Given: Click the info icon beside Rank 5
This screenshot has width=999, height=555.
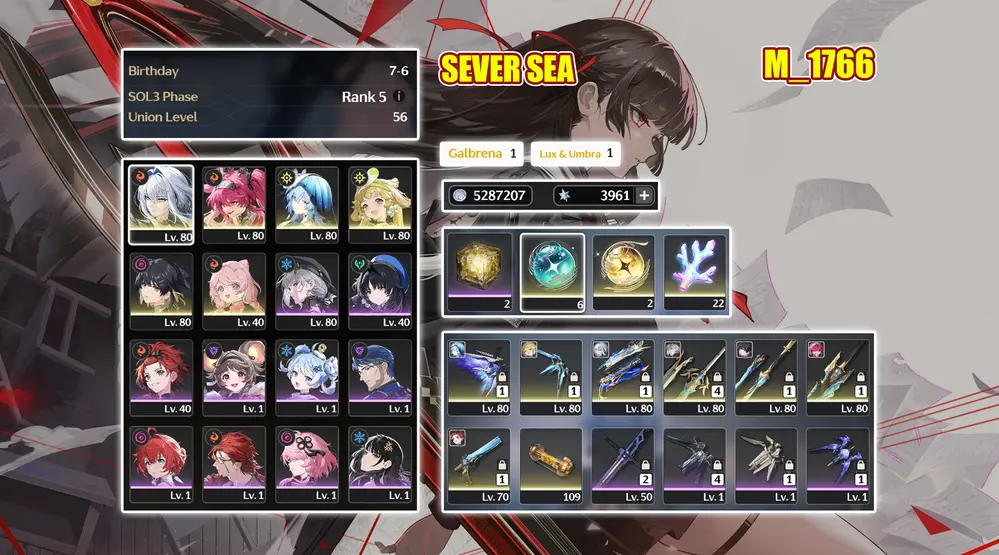Looking at the screenshot, I should [x=399, y=97].
